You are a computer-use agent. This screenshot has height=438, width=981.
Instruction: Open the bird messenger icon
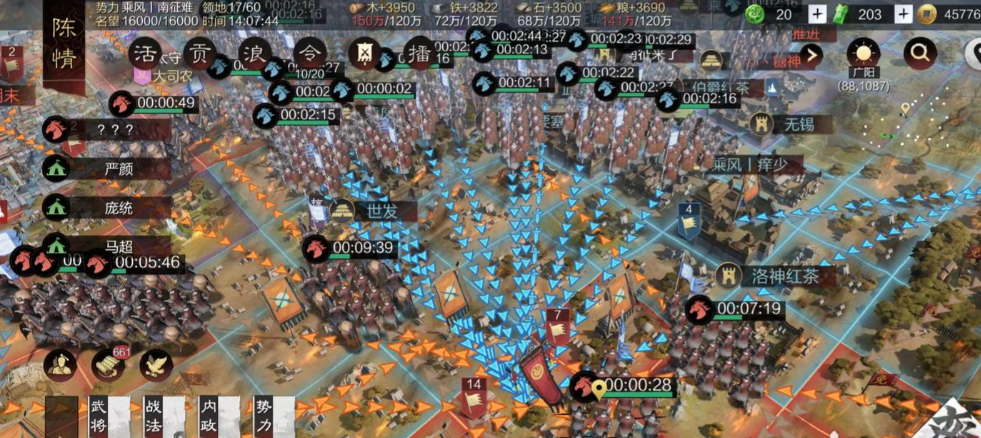pos(155,365)
